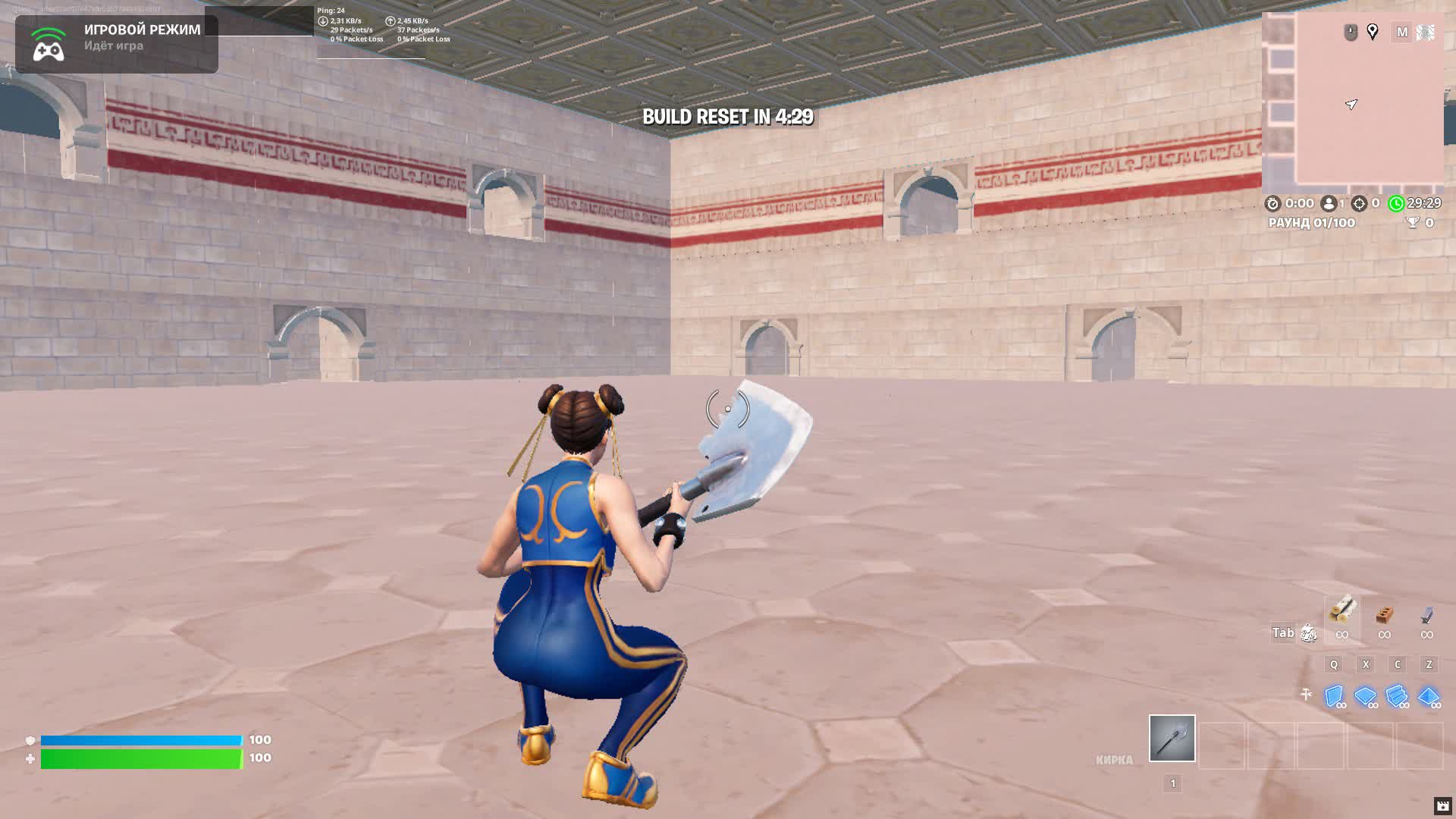Click the map marker pin icon above minimap
The image size is (1456, 819).
coord(1373,32)
